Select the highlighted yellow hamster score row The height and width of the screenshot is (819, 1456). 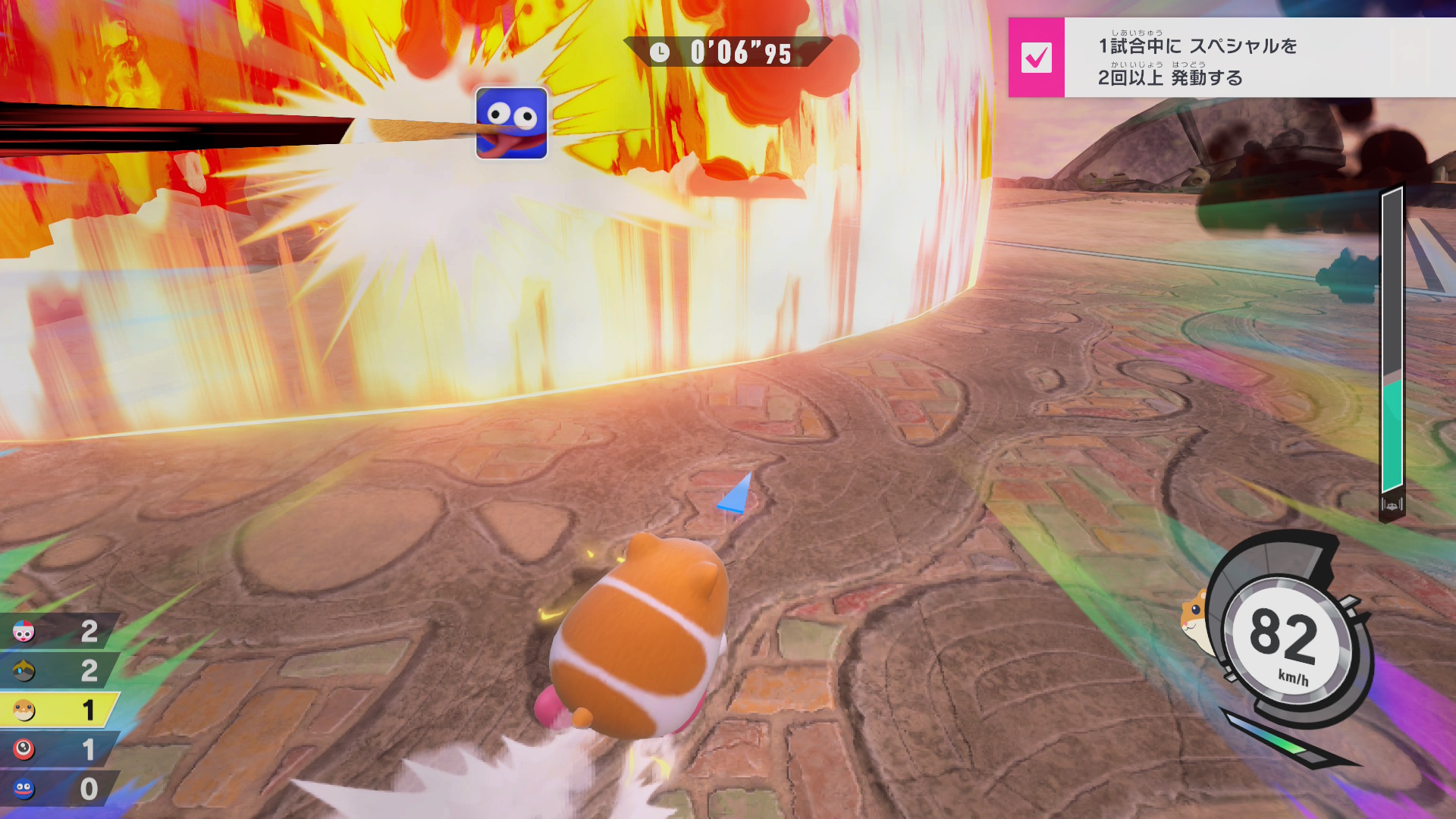[59, 710]
